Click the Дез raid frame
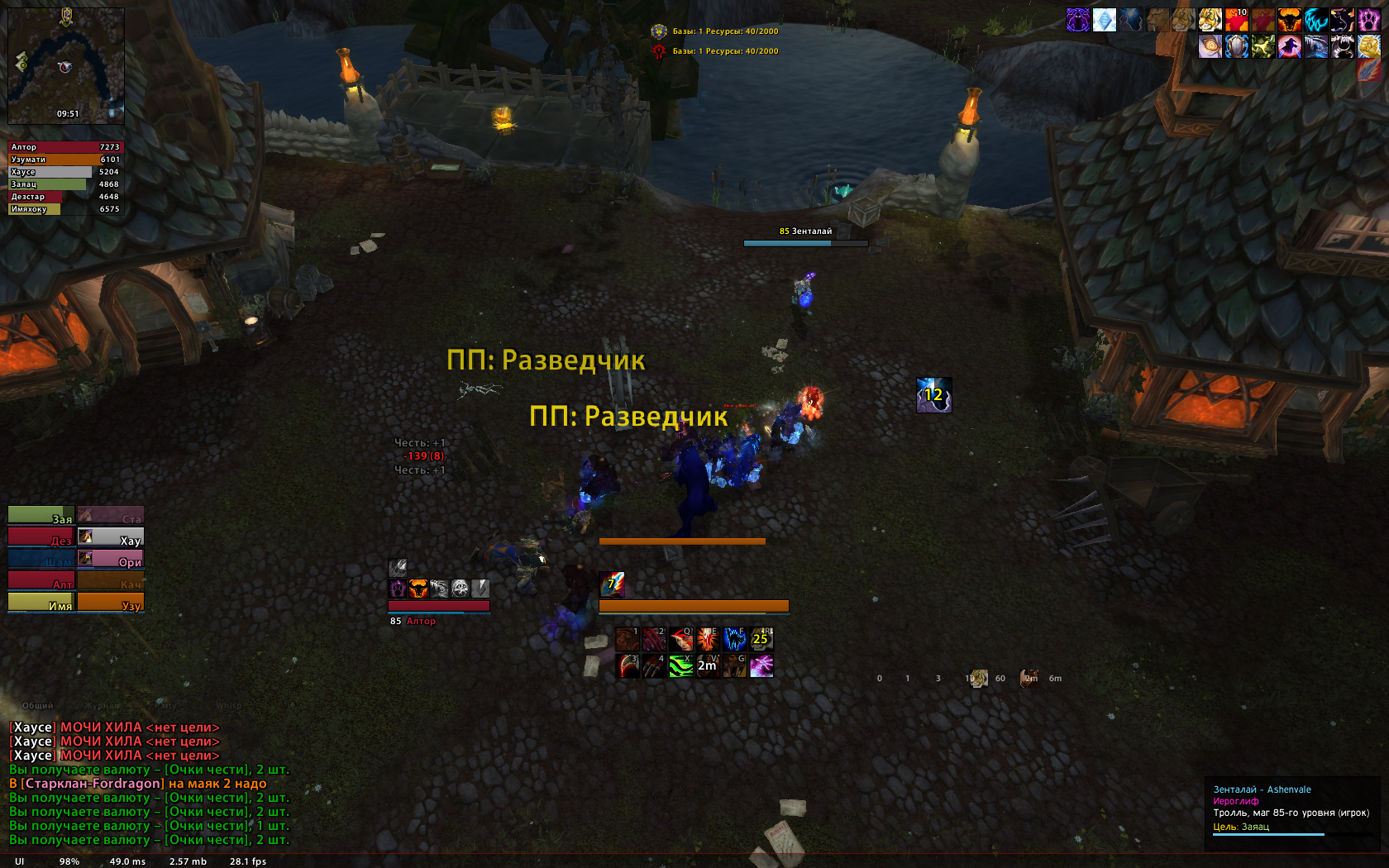1389x868 pixels. coord(41,537)
